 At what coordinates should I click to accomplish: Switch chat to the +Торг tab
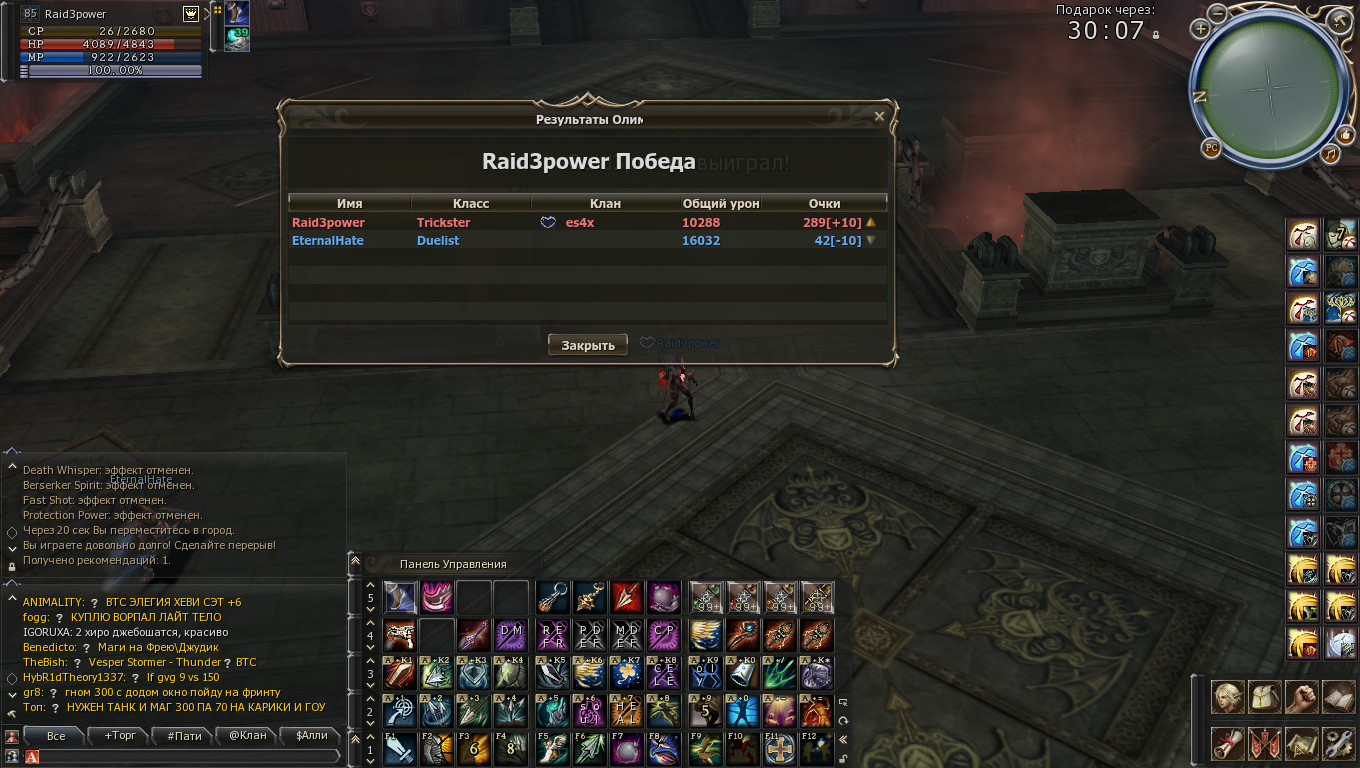[x=120, y=736]
